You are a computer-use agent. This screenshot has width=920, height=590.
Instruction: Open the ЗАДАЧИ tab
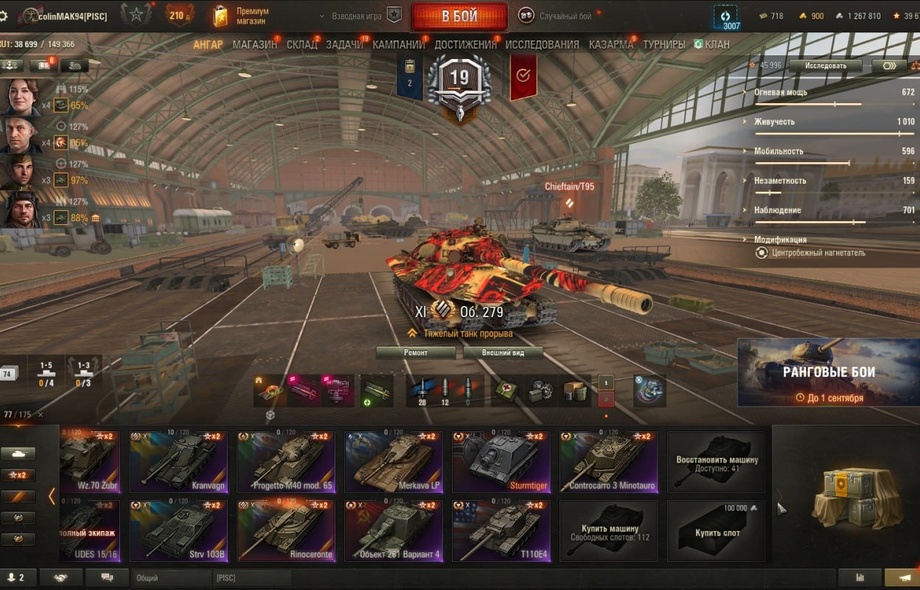(345, 45)
